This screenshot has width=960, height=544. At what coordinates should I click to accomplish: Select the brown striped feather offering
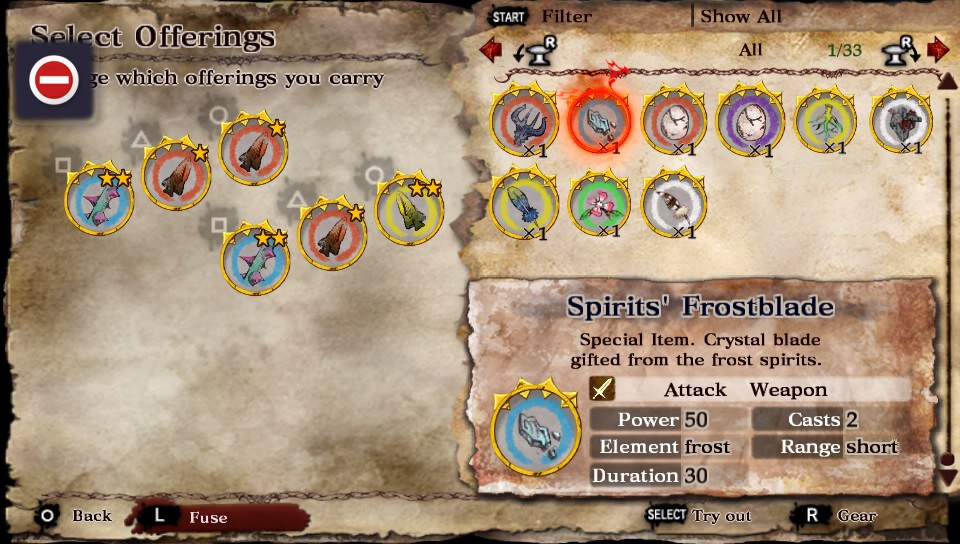pos(674,204)
